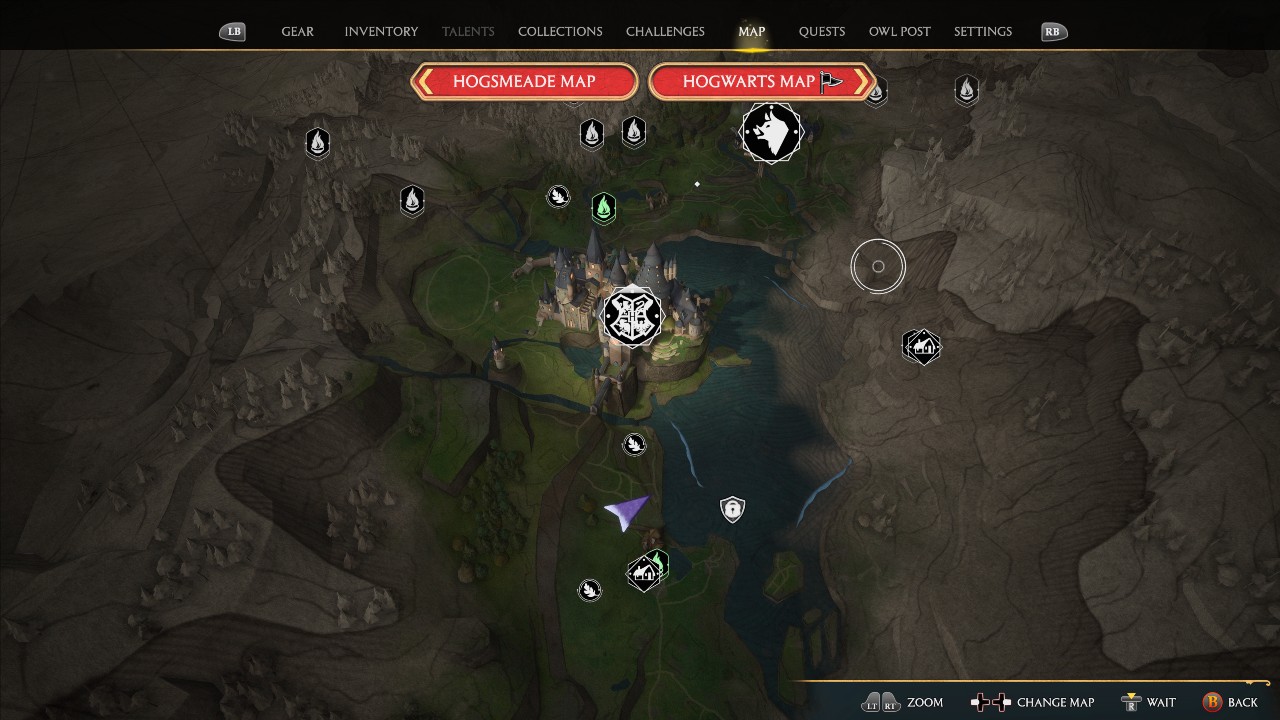Show the Collections tab
Viewport: 1280px width, 720px height.
[x=560, y=32]
